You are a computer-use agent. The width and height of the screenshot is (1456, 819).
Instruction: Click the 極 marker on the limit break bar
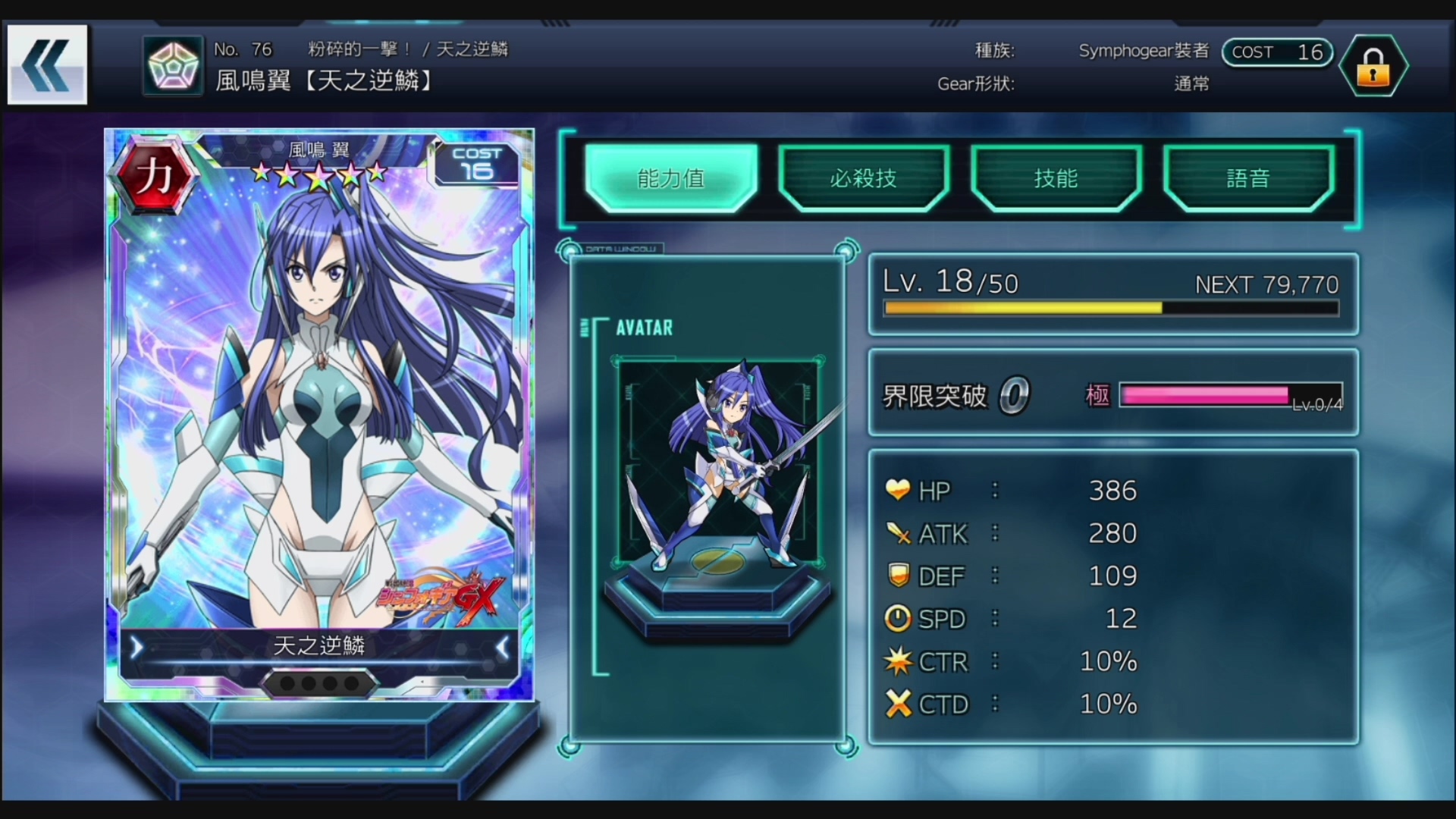[1098, 395]
